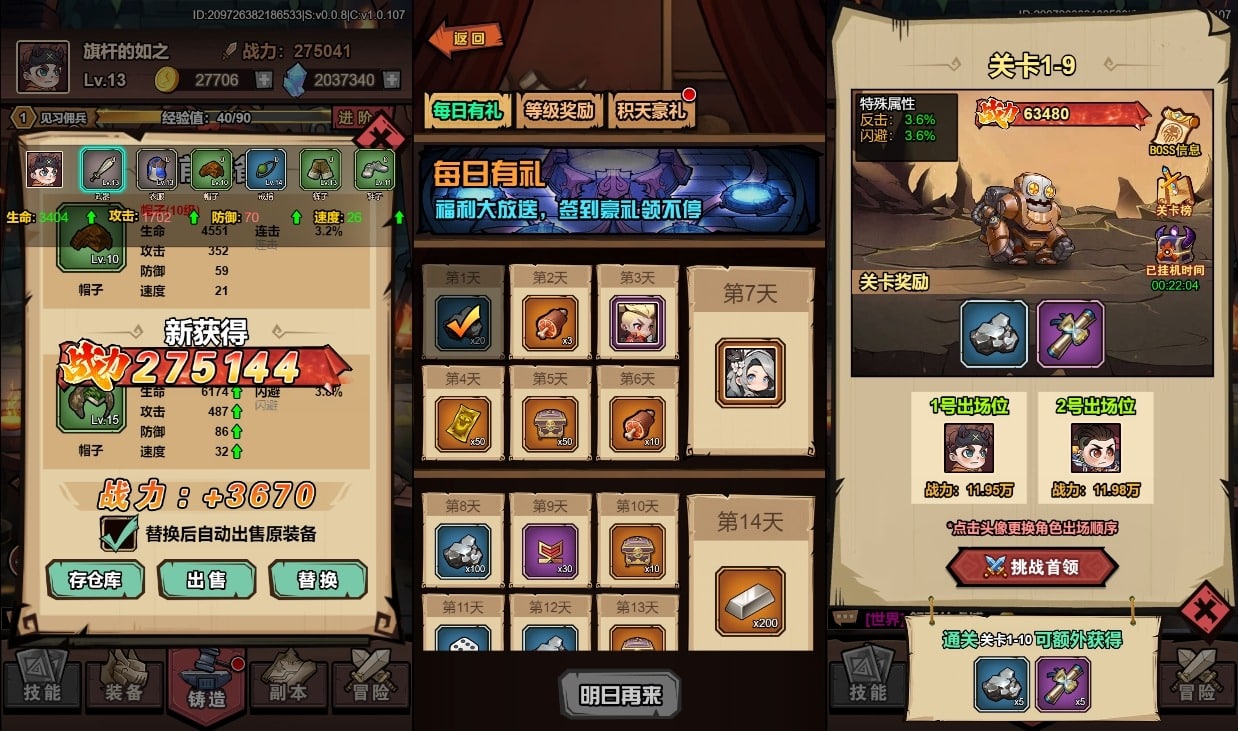Image resolution: width=1238 pixels, height=731 pixels.
Task: Go back with the 返回 arrow
Action: click(x=466, y=40)
